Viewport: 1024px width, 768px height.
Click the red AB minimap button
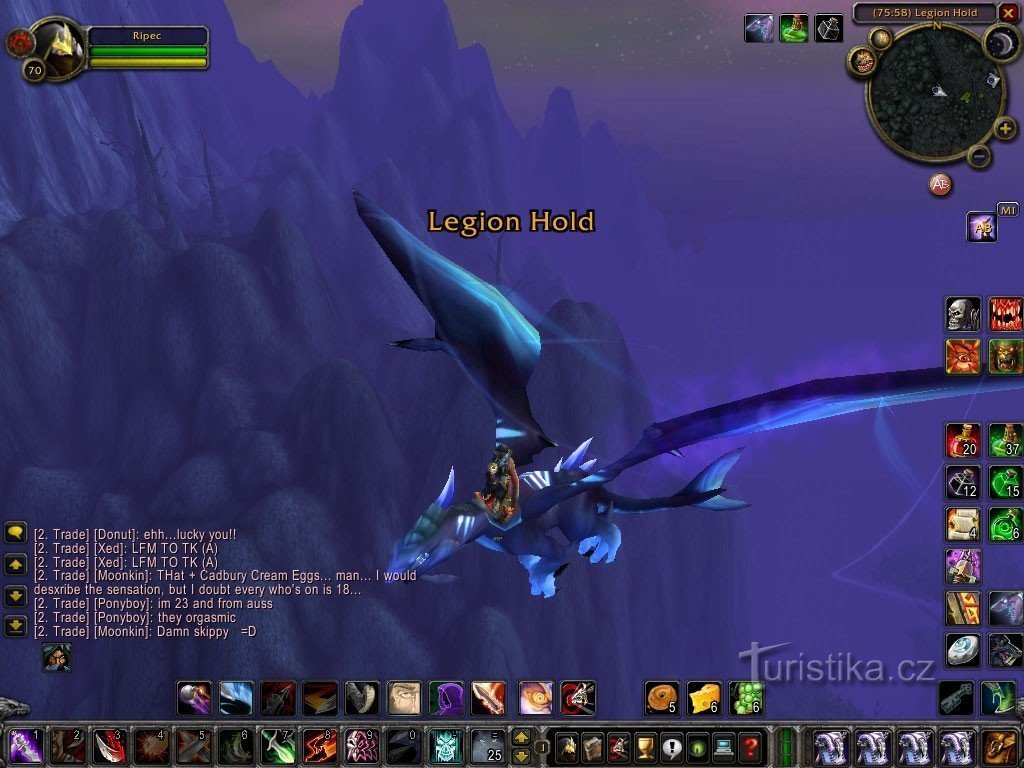(x=940, y=184)
